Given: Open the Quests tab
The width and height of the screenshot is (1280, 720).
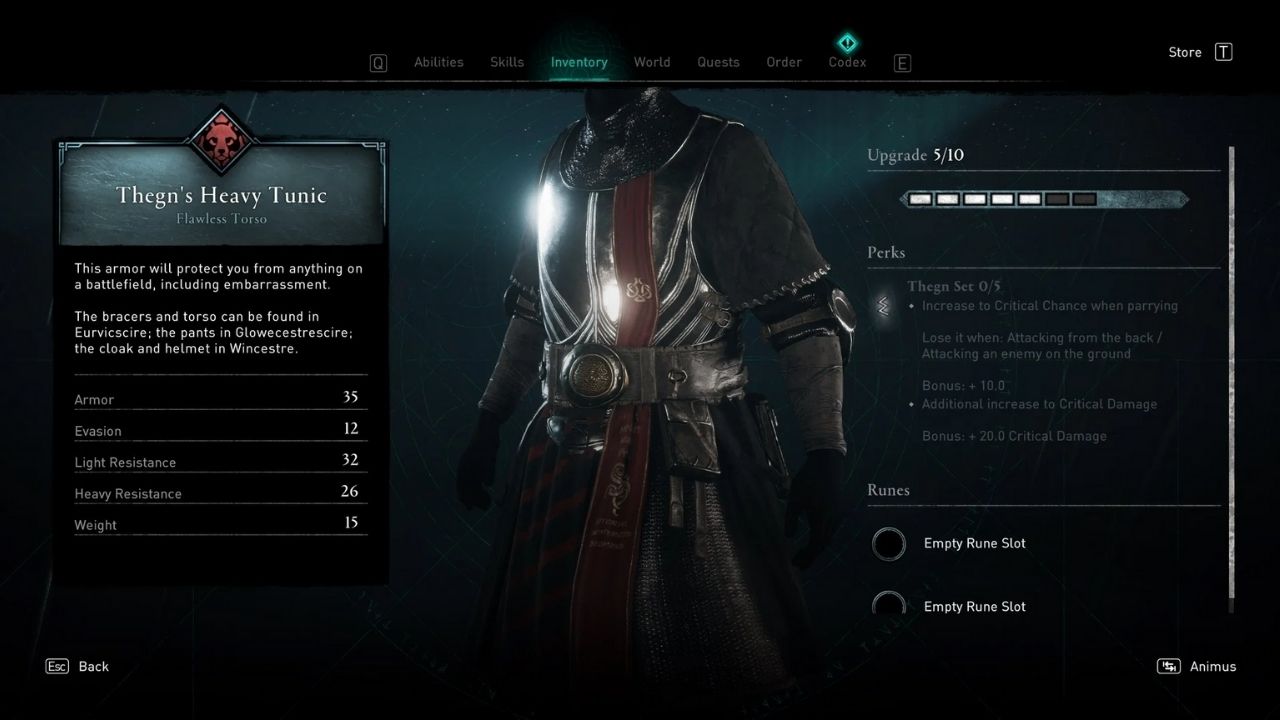Looking at the screenshot, I should [718, 61].
